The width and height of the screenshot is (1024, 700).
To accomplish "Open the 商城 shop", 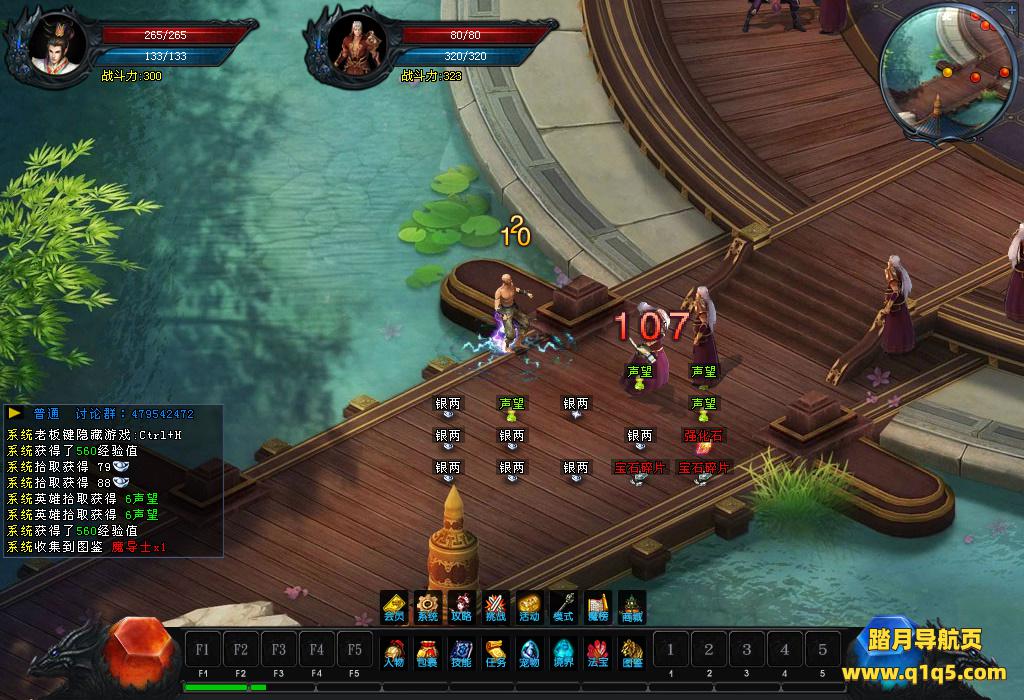I will click(632, 607).
